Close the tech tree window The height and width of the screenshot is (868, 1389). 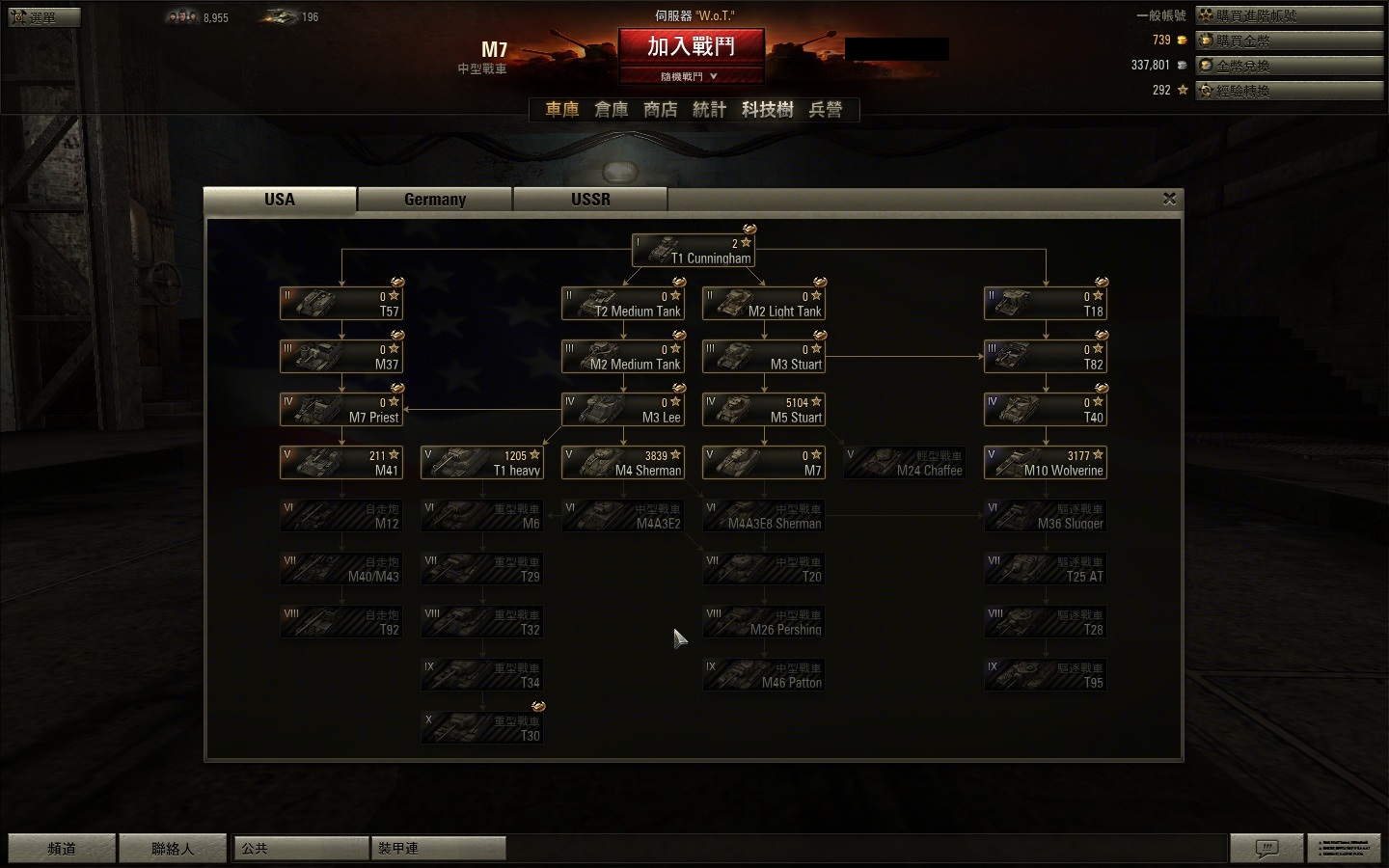(1169, 199)
